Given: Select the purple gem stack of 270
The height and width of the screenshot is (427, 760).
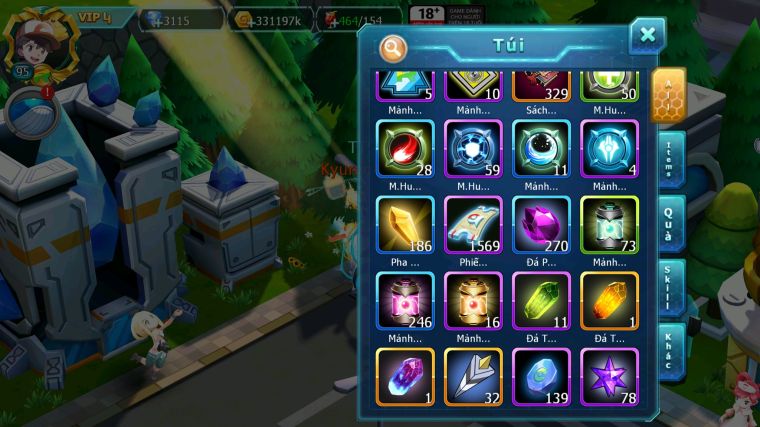Looking at the screenshot, I should [541, 225].
